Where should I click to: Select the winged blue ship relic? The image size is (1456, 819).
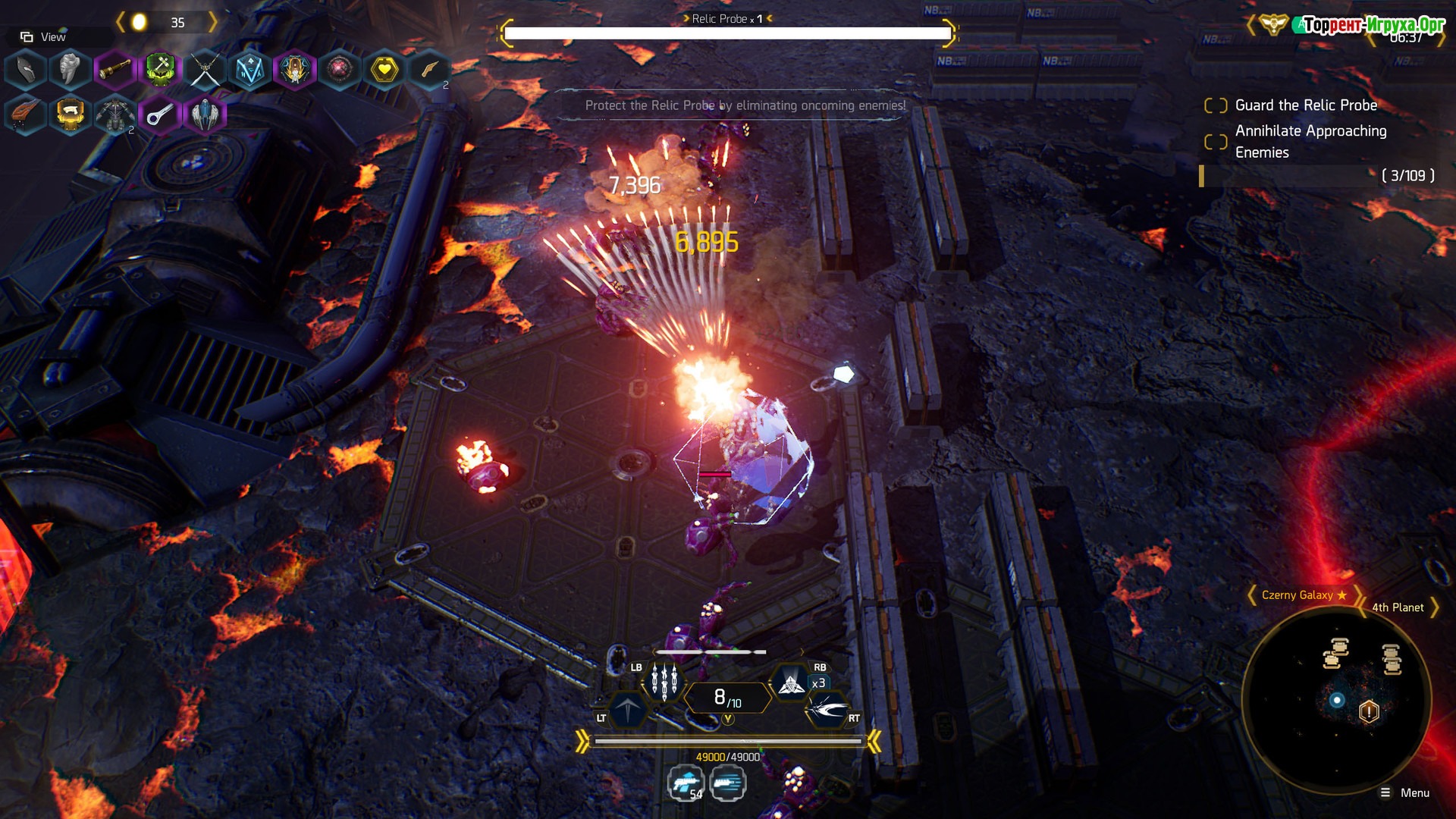[x=205, y=115]
